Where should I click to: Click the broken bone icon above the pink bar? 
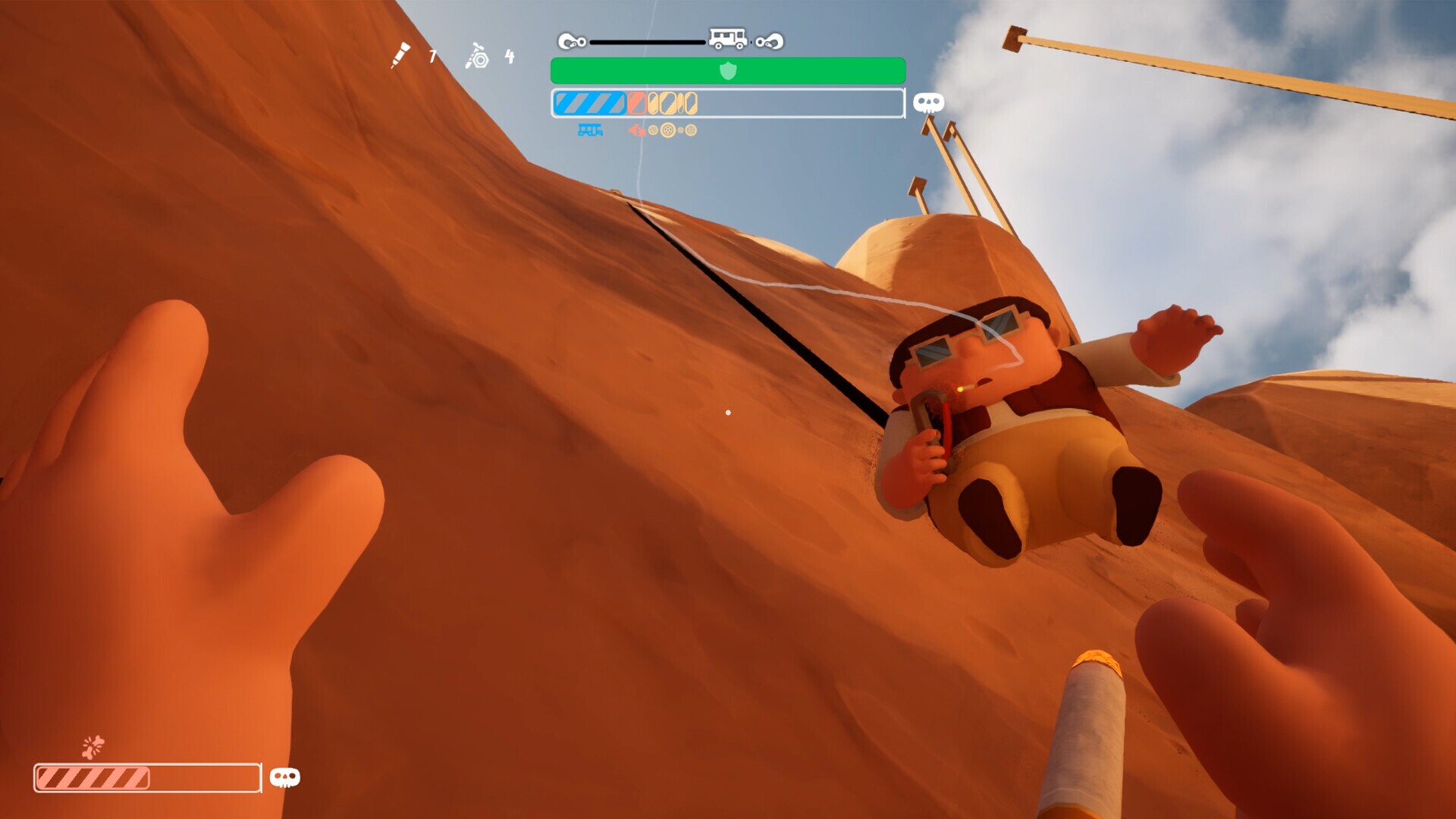pos(93,746)
